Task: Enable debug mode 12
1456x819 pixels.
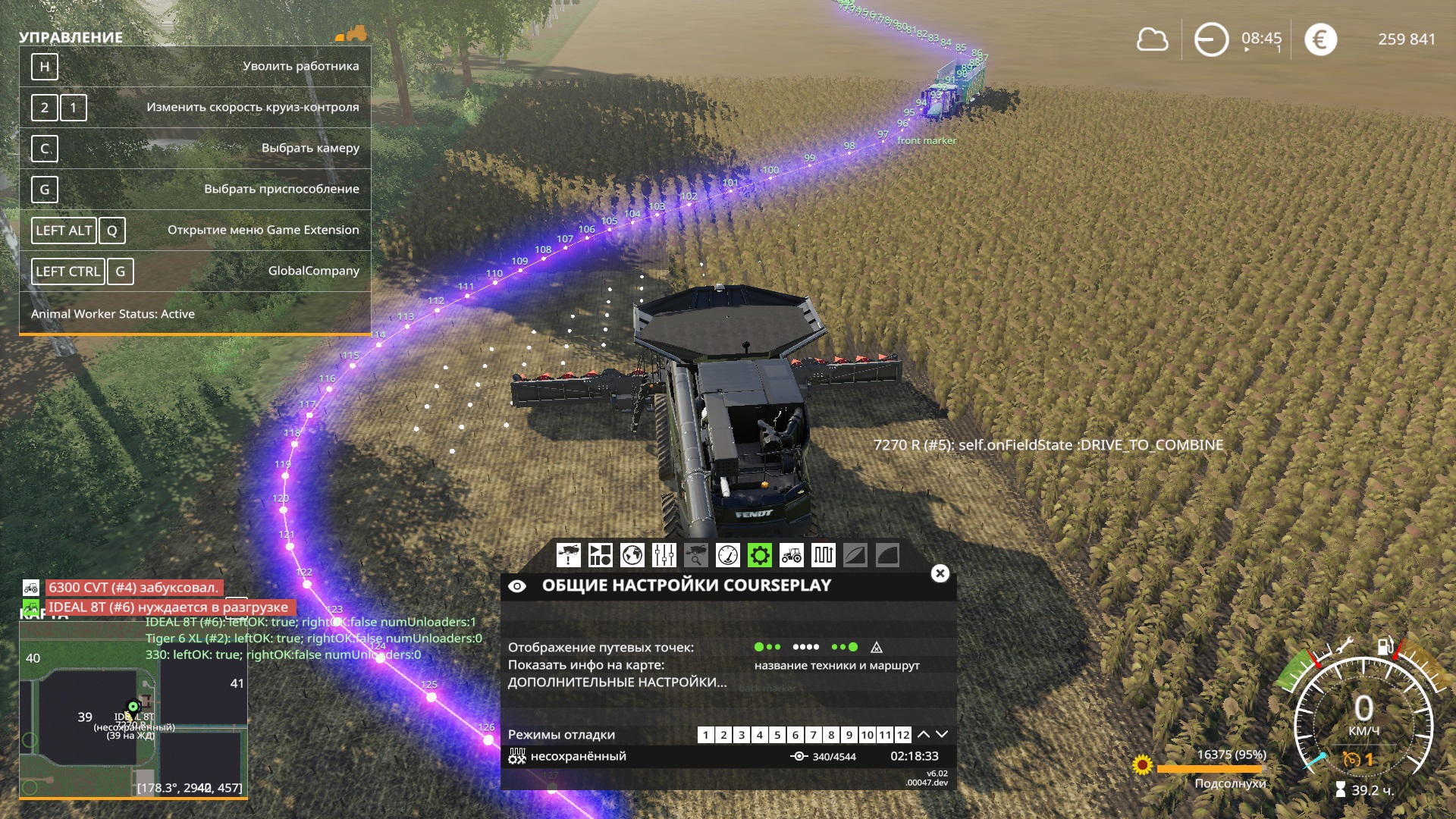Action: coord(902,735)
